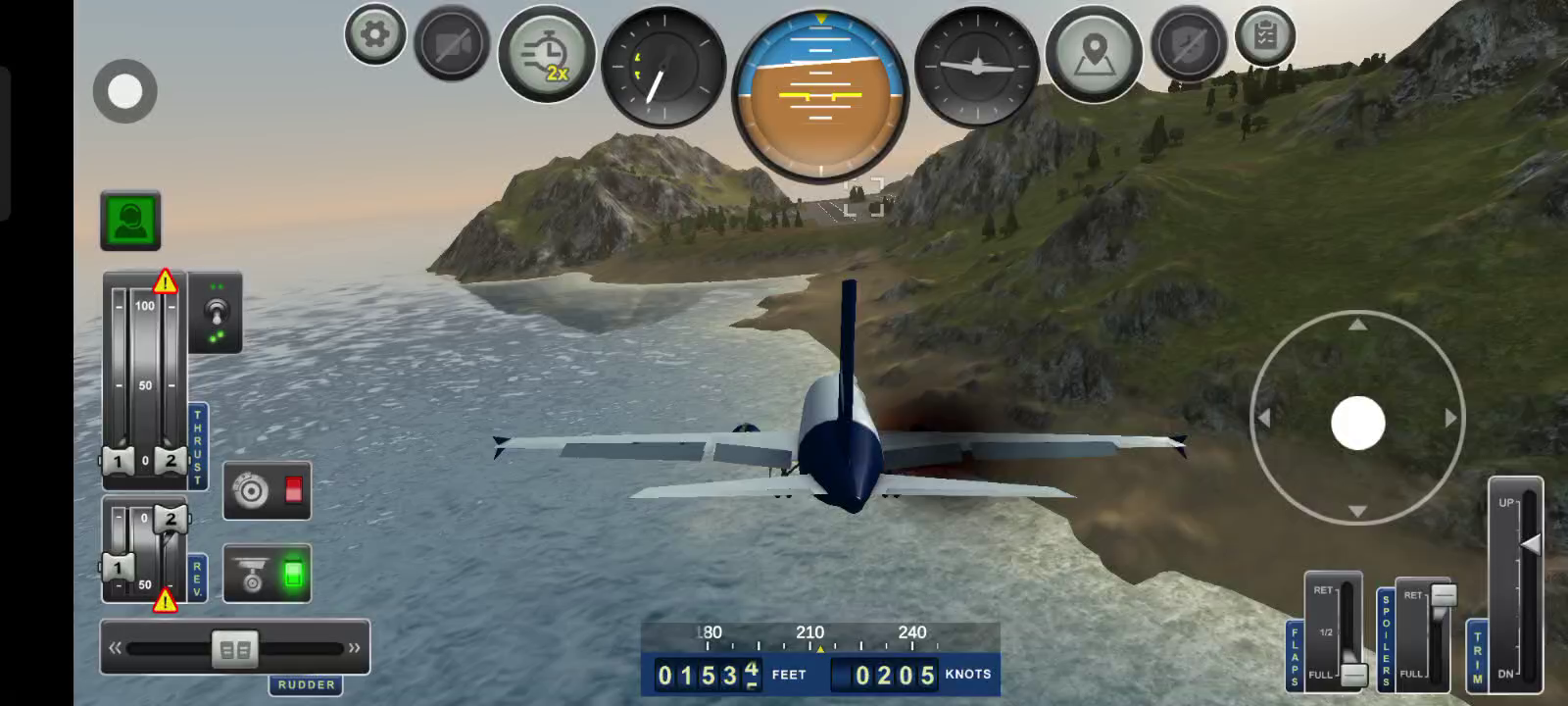
Task: Open the clipboard checklist
Action: 1265,36
